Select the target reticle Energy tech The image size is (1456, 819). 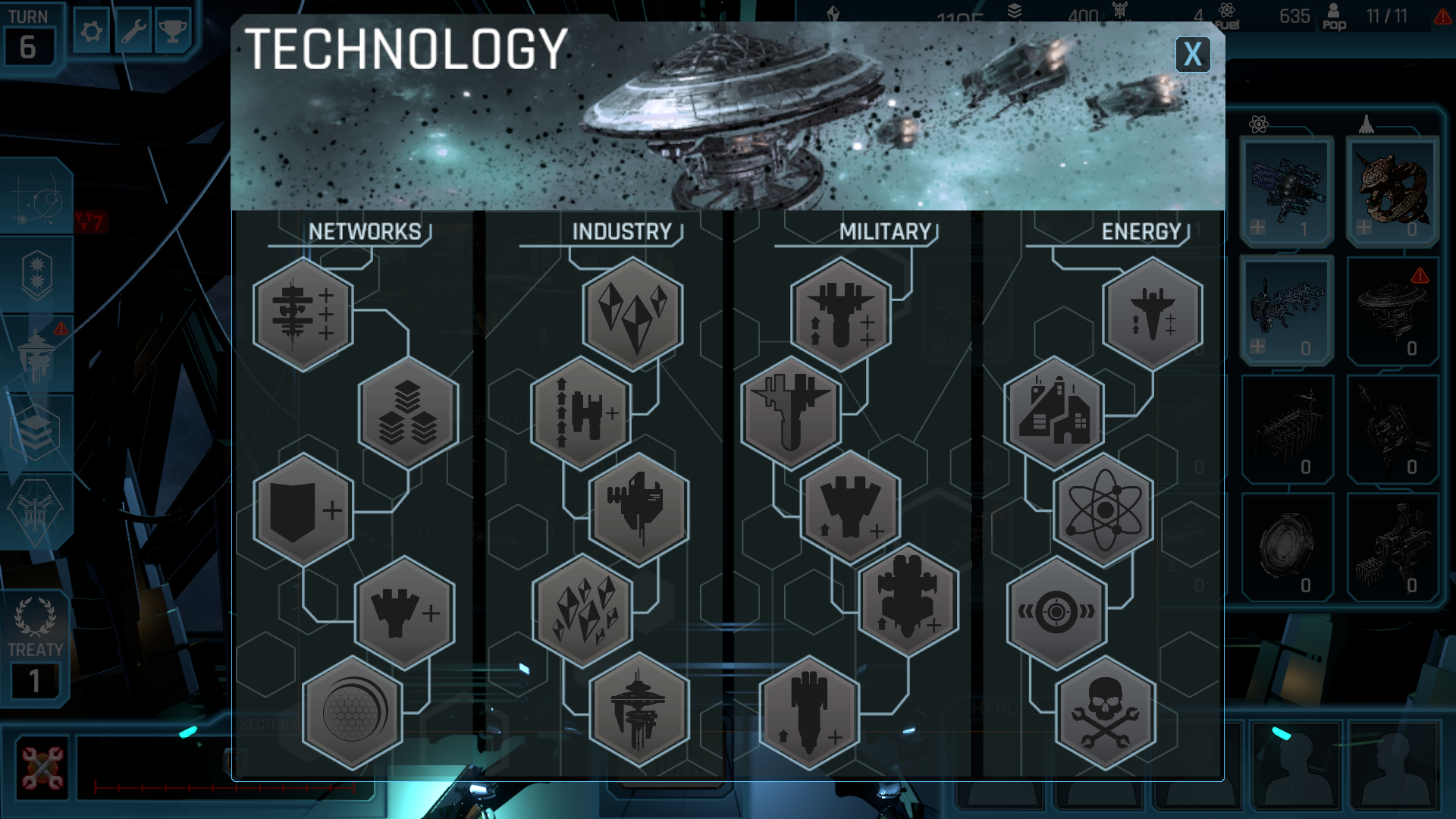1056,612
